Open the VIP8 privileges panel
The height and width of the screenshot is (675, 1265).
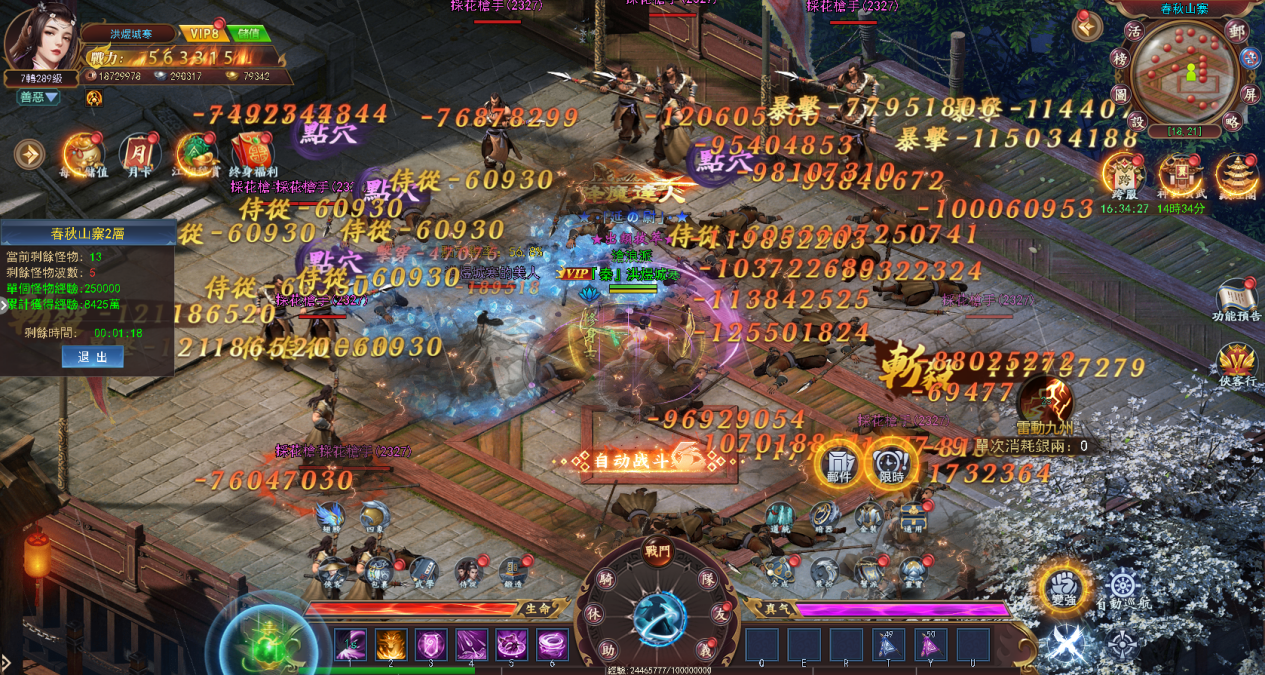(x=203, y=33)
